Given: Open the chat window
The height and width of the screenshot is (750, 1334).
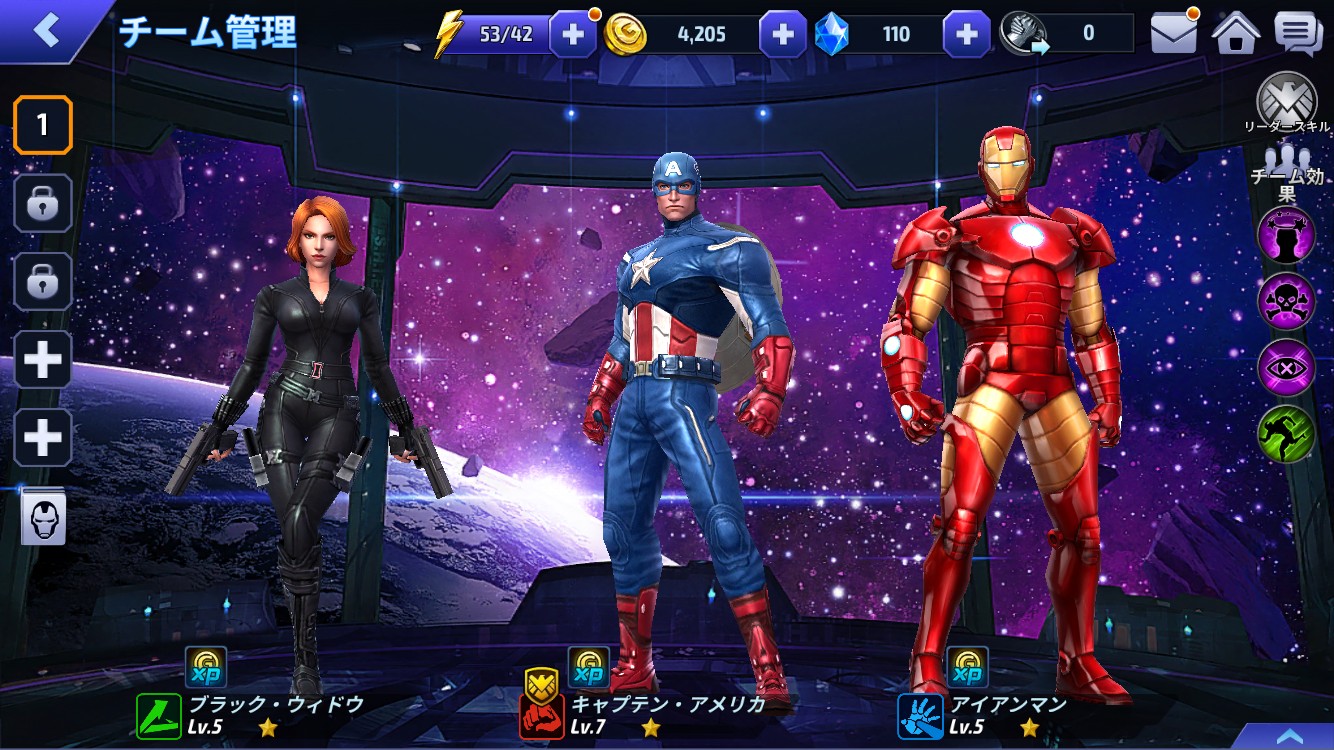Looking at the screenshot, I should click(x=1298, y=34).
